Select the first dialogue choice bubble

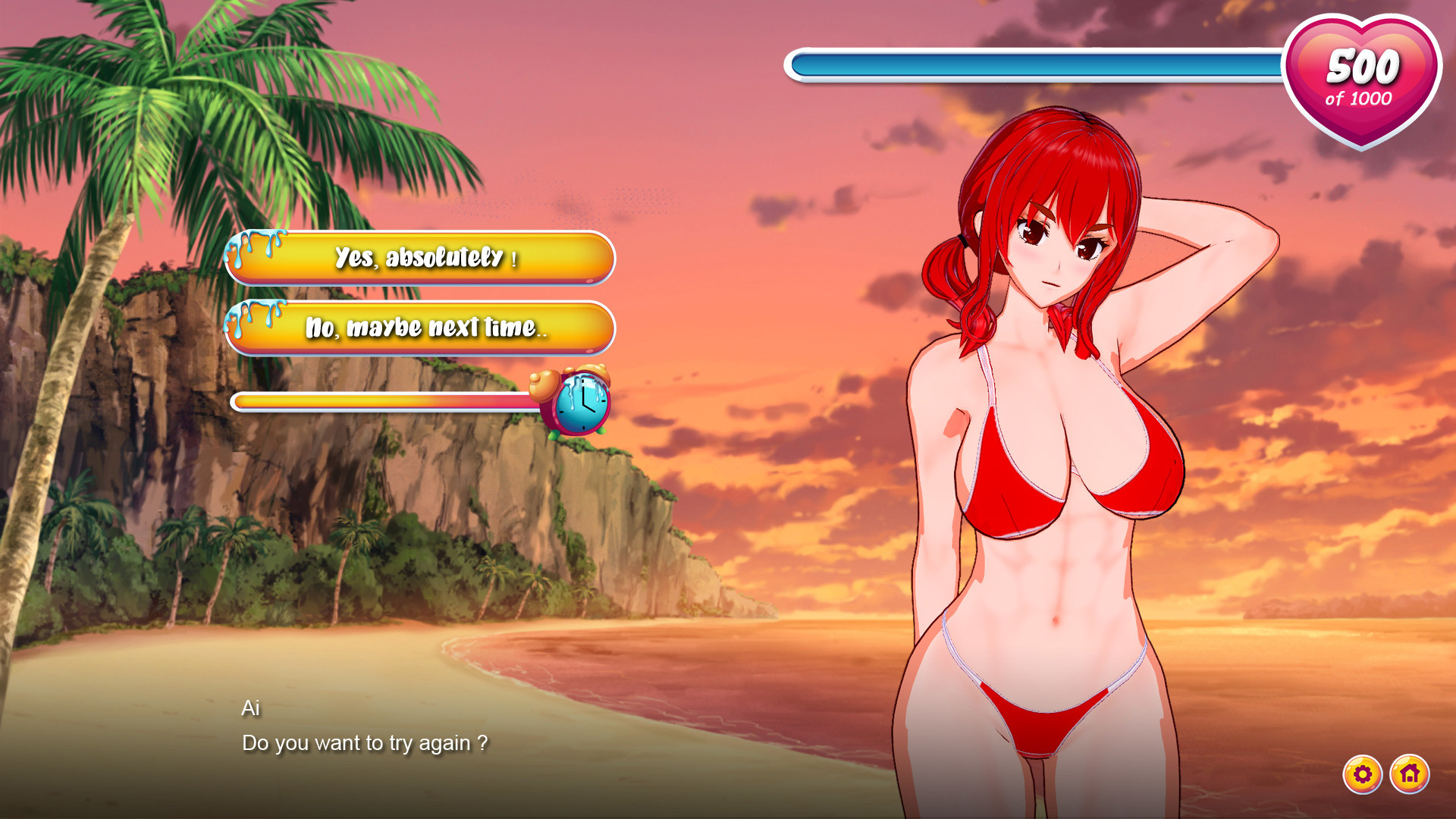(421, 259)
